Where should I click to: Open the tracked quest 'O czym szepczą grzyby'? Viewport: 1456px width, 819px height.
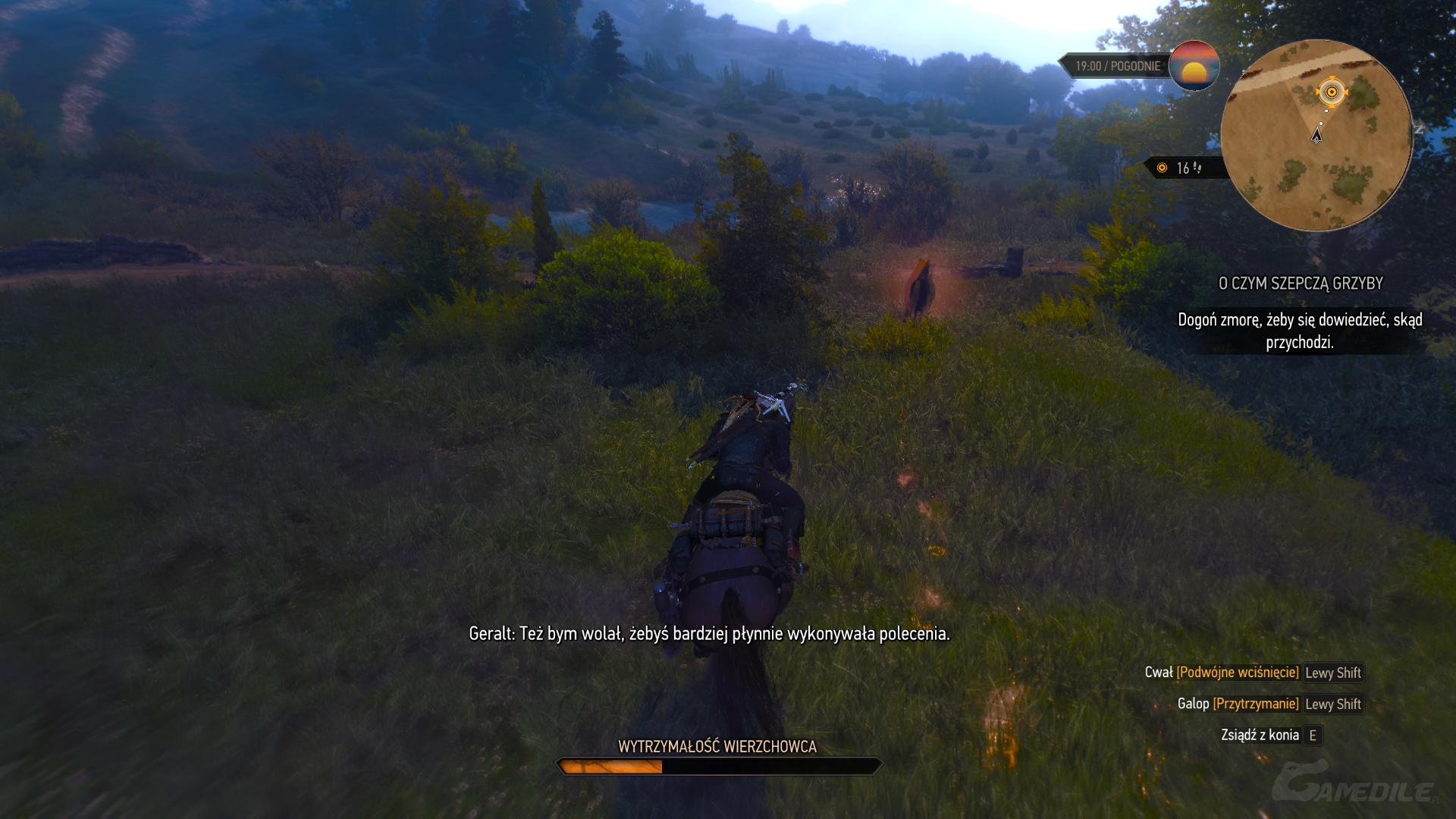tap(1300, 284)
